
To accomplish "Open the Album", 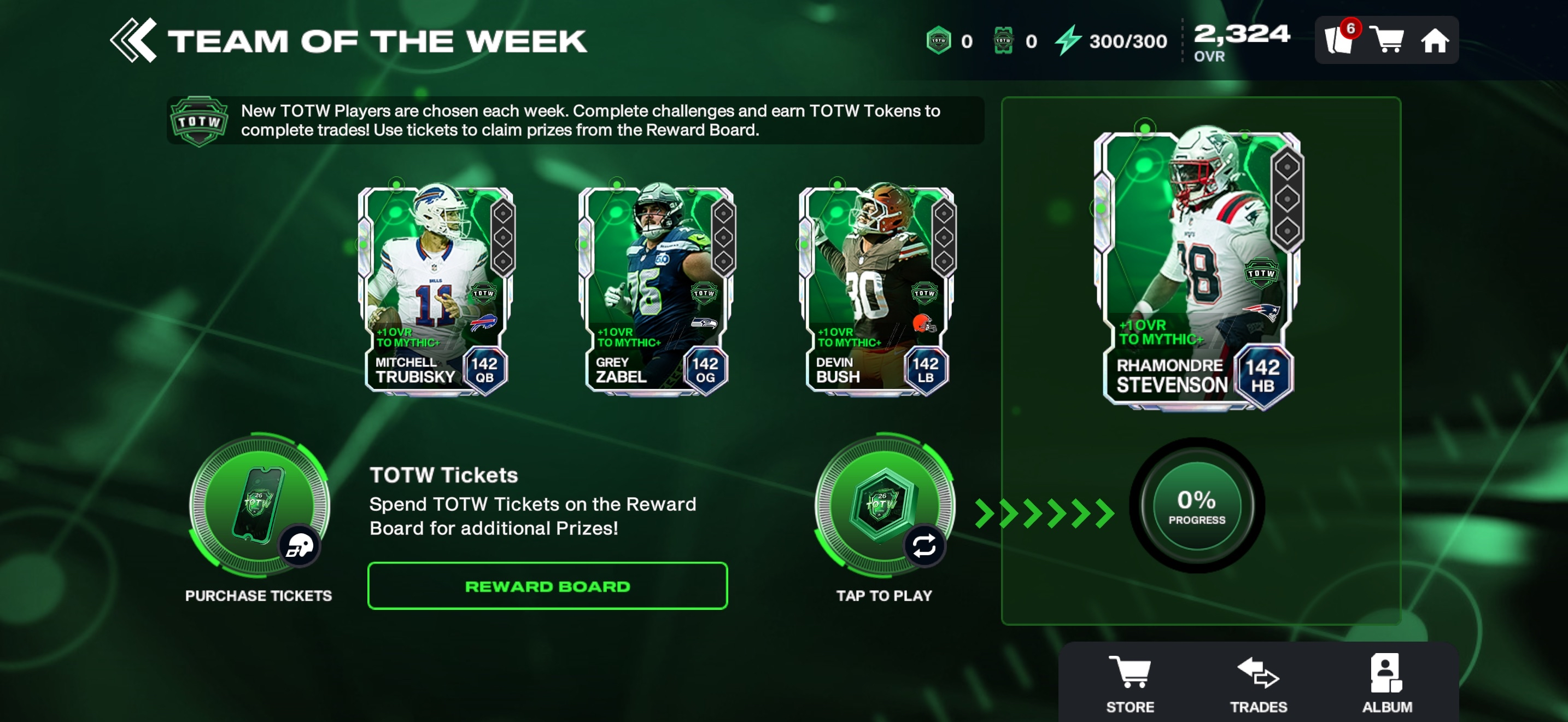I will [x=1386, y=683].
